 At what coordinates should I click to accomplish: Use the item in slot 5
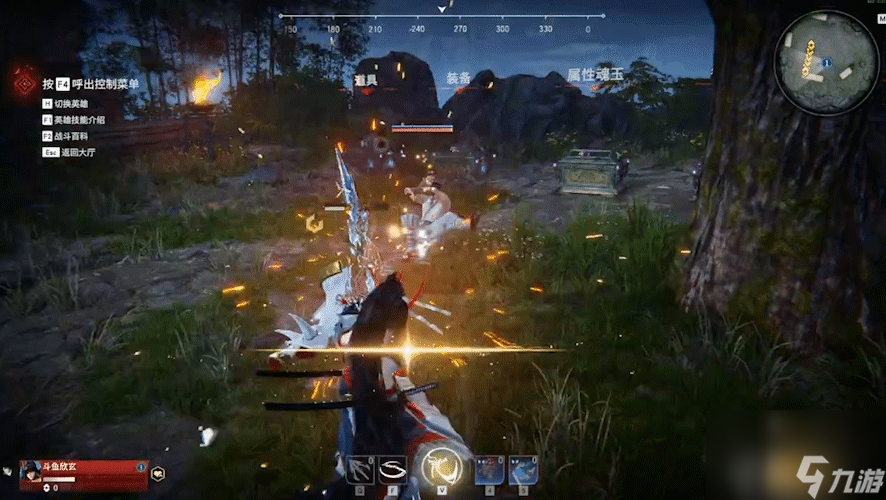pos(523,470)
